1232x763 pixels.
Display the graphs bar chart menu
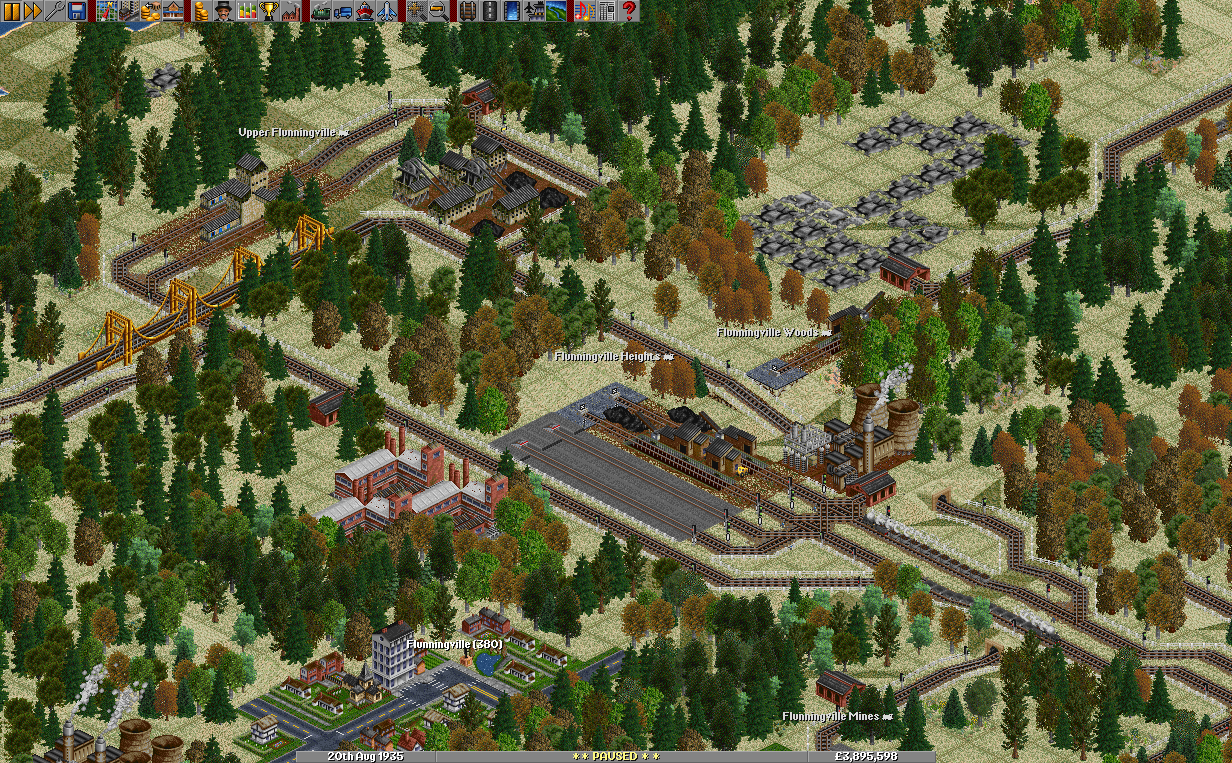coord(247,11)
